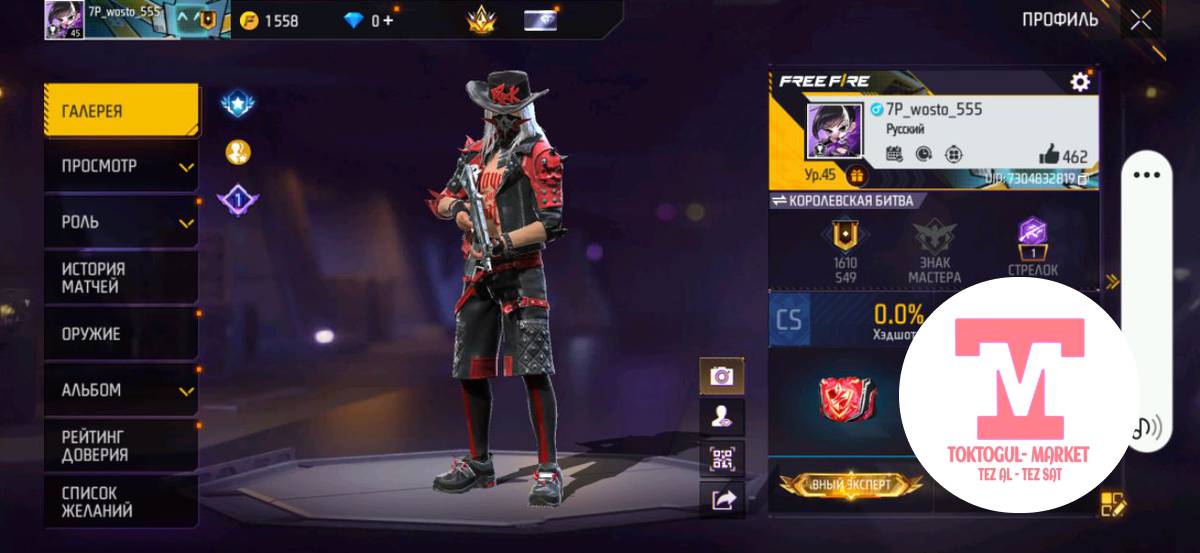Open the QR code button

[x=721, y=459]
